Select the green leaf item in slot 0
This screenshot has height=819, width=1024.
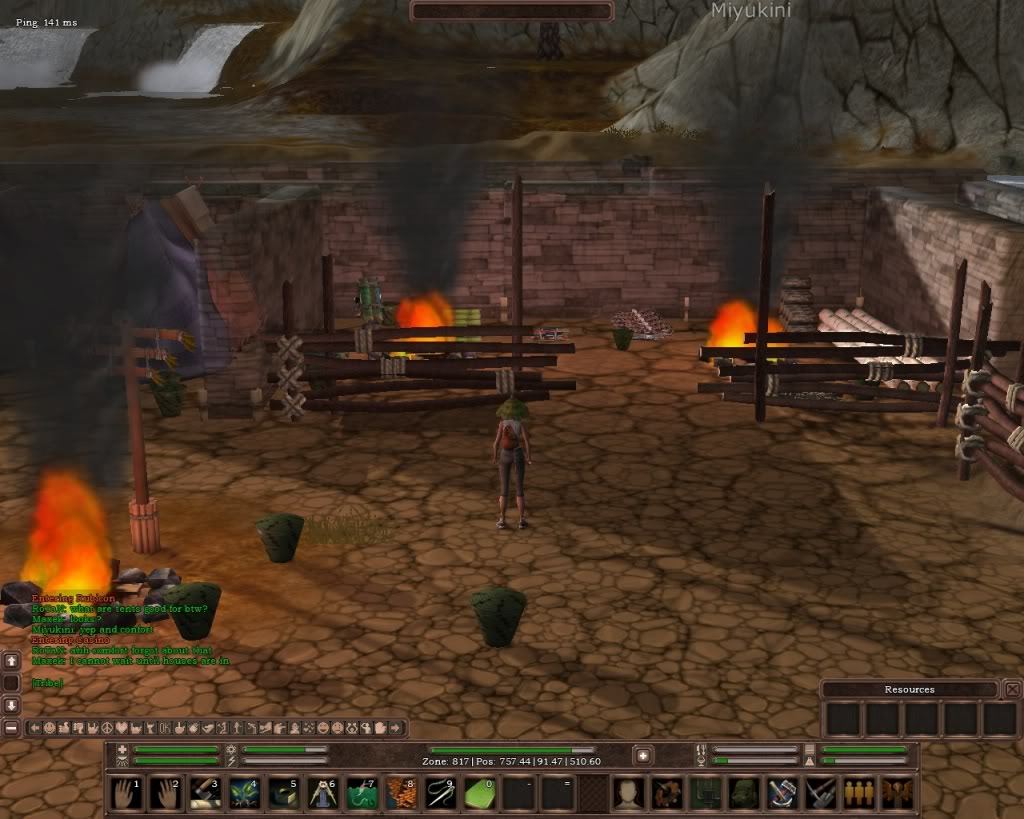tap(479, 793)
